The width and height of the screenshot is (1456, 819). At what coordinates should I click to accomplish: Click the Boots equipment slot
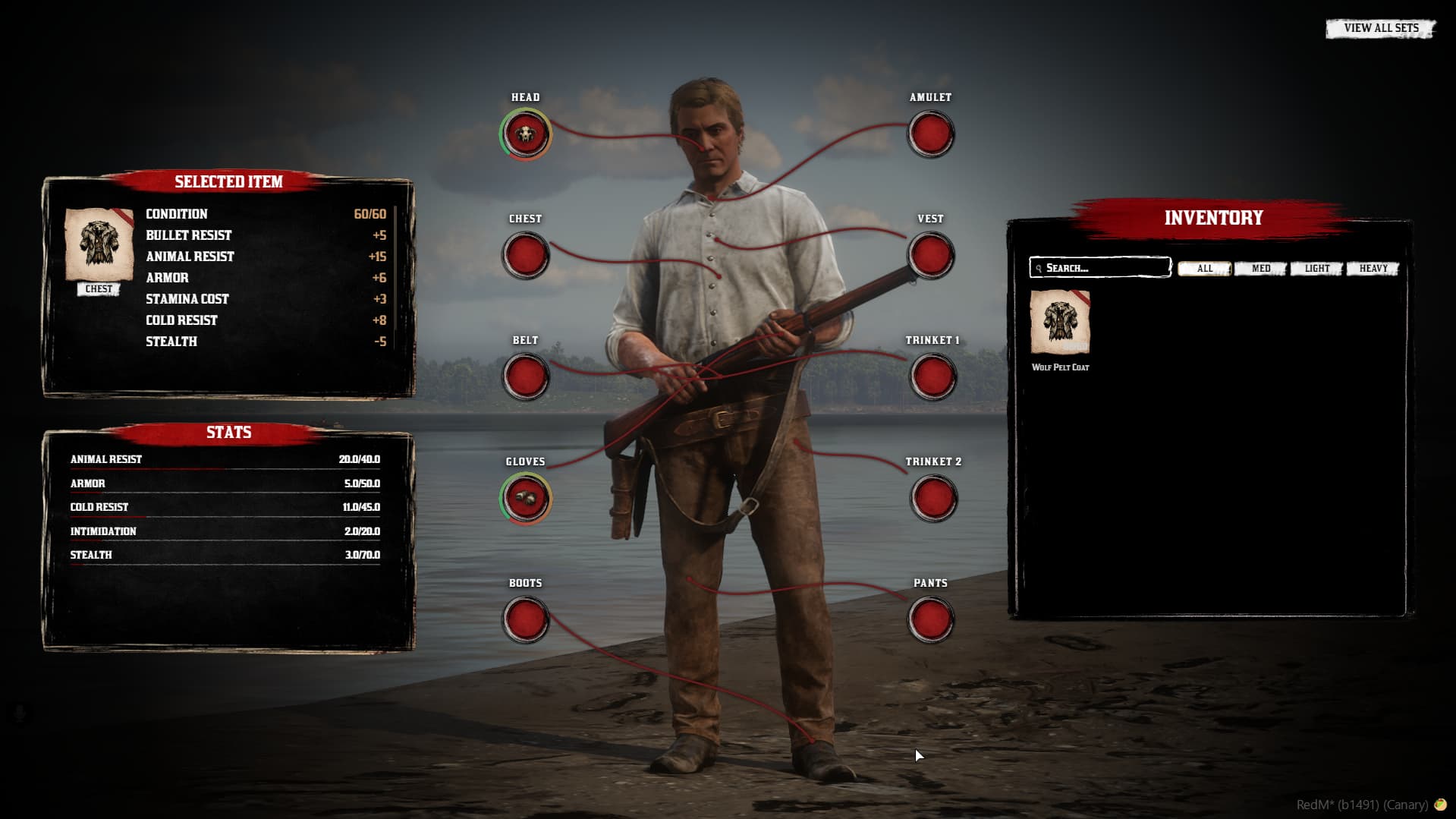click(x=525, y=620)
